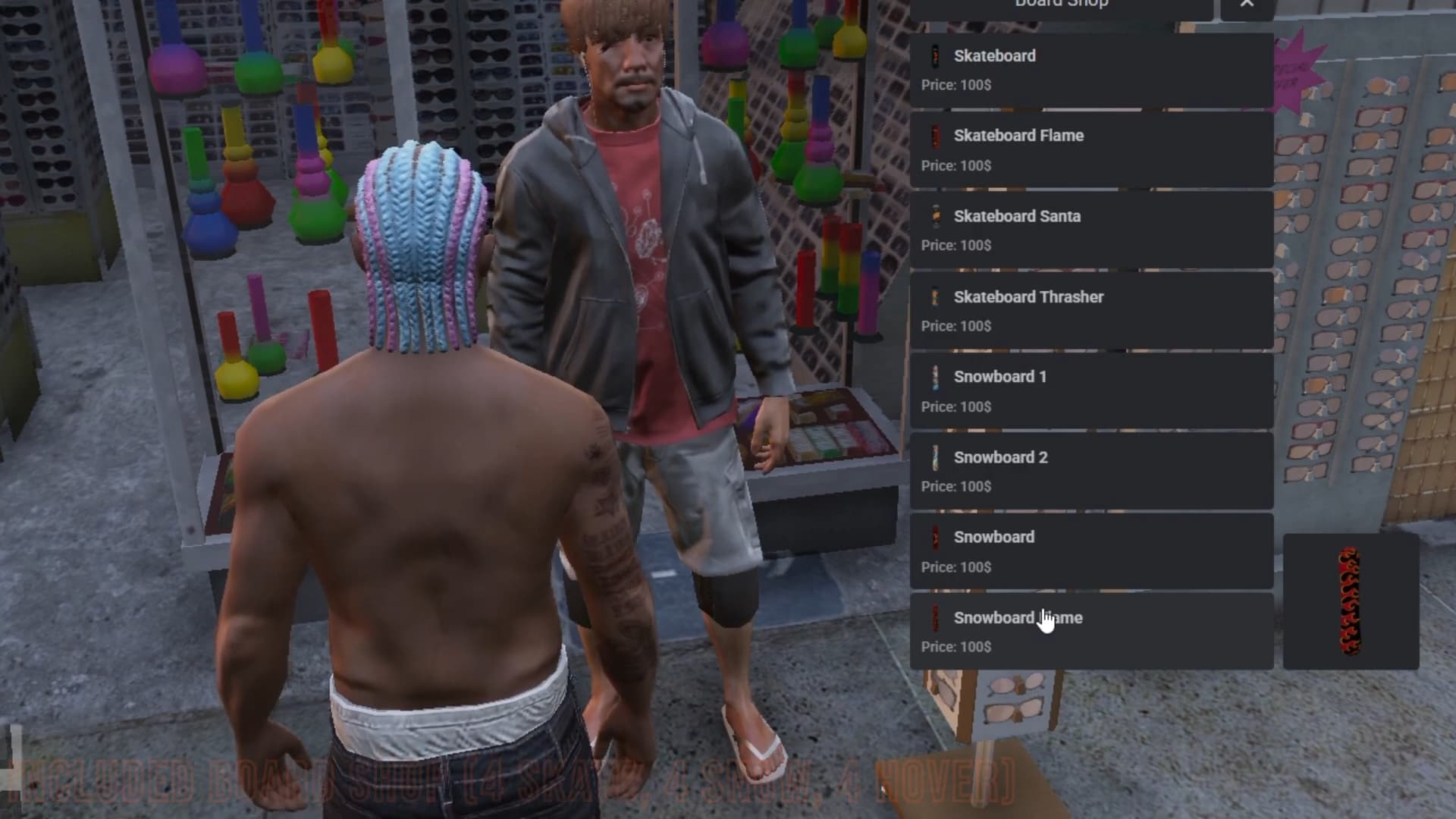The image size is (1456, 819).
Task: Click the Skateboard Flame board icon
Action: point(934,136)
